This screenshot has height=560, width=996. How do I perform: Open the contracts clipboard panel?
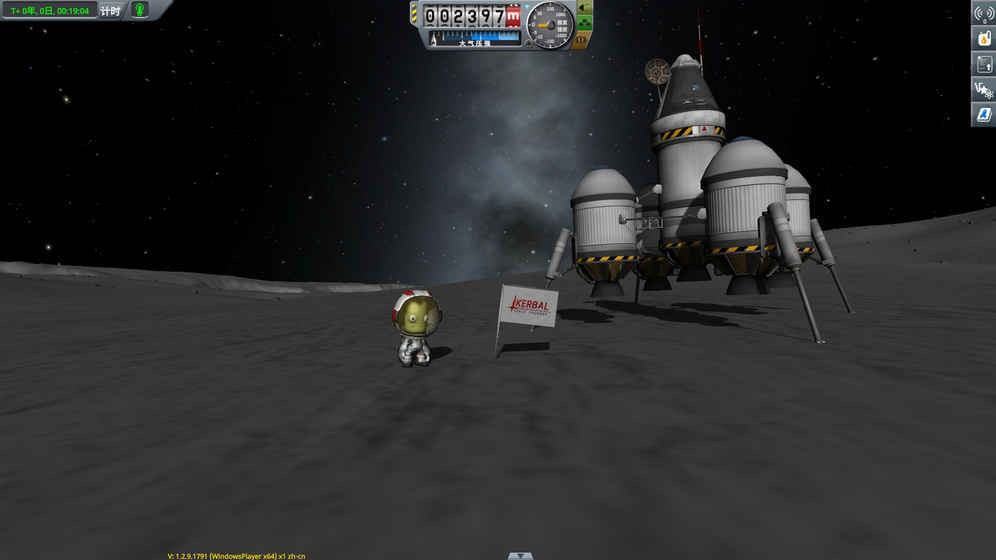click(983, 64)
